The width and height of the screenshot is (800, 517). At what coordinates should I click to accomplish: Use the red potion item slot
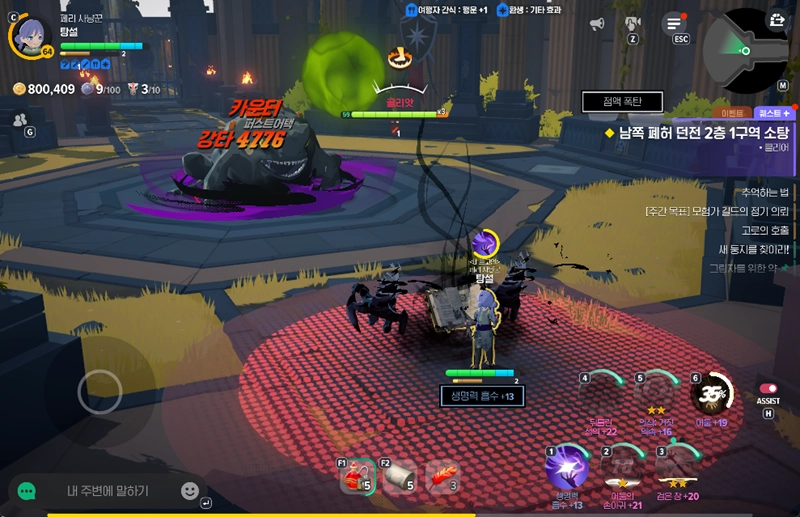tap(356, 478)
